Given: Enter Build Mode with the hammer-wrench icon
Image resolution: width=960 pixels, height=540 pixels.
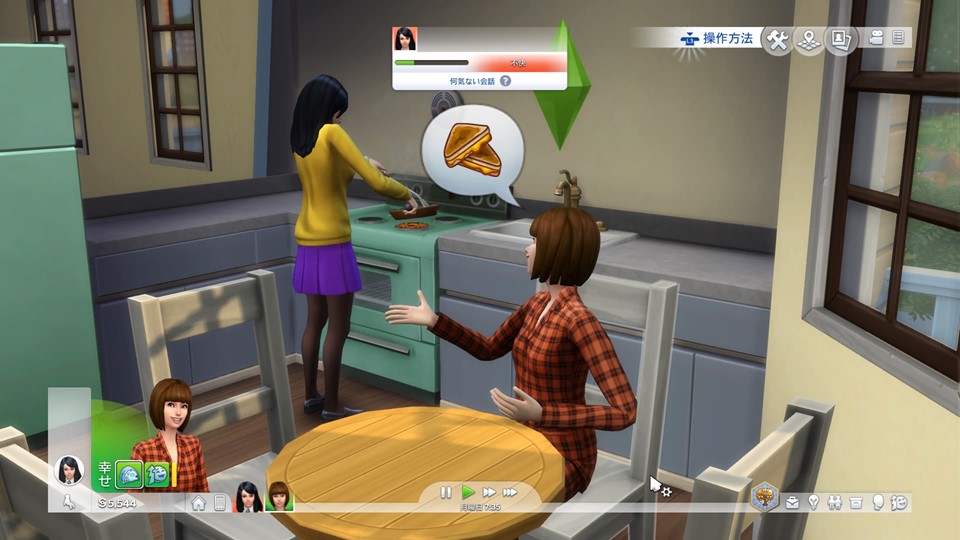Looking at the screenshot, I should point(777,40).
